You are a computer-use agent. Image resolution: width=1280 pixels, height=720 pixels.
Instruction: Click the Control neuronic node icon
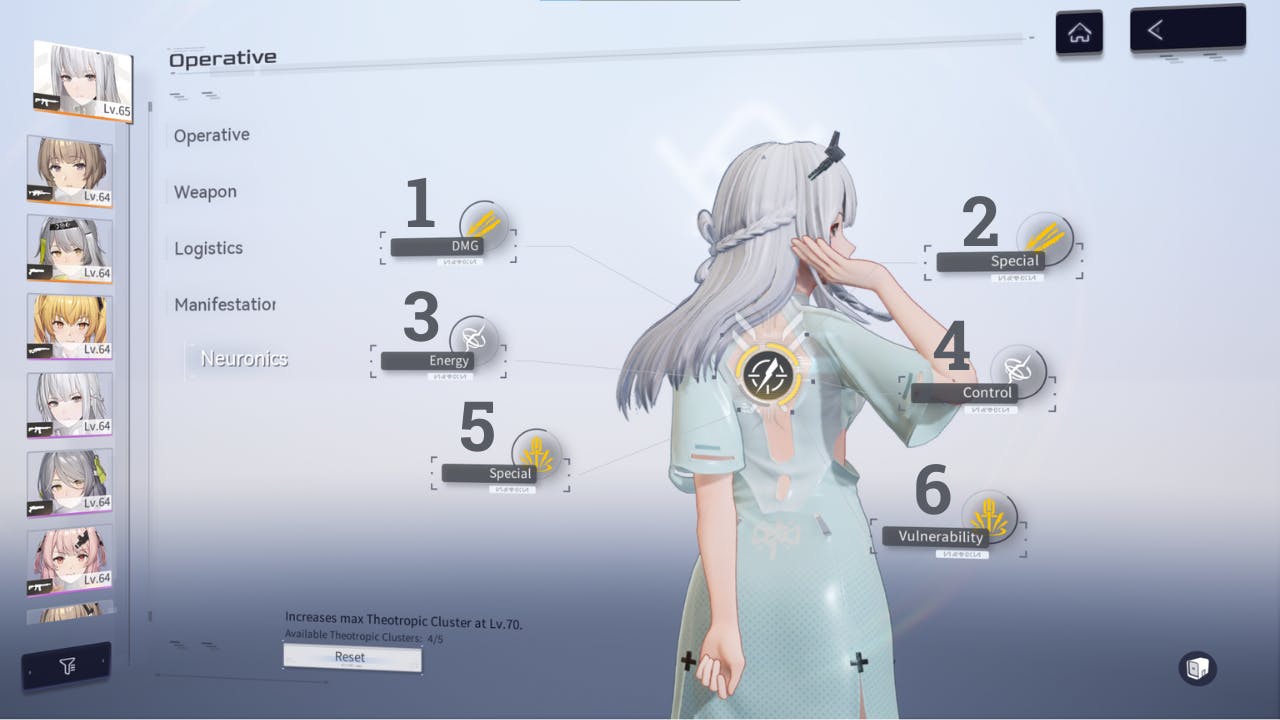coord(1018,373)
